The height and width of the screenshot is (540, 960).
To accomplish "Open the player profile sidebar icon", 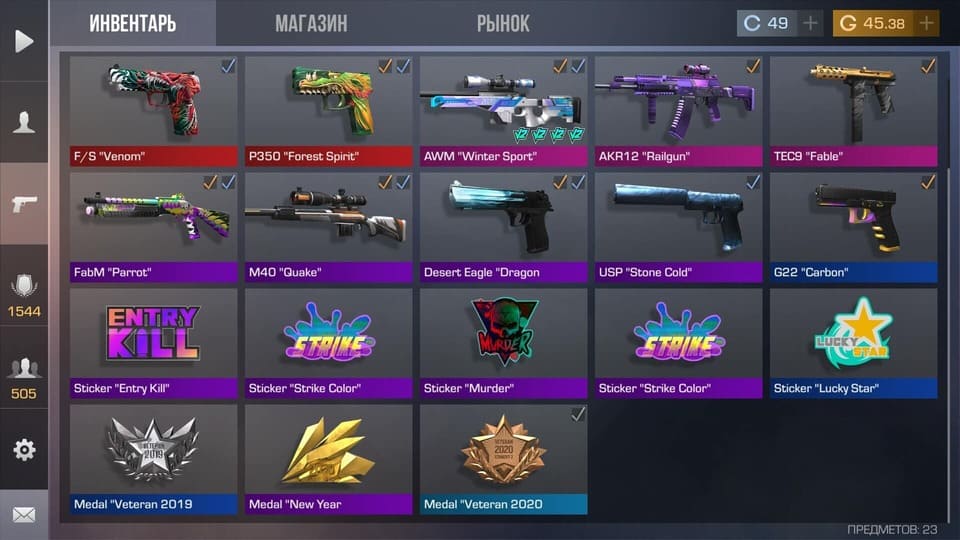I will tap(24, 123).
